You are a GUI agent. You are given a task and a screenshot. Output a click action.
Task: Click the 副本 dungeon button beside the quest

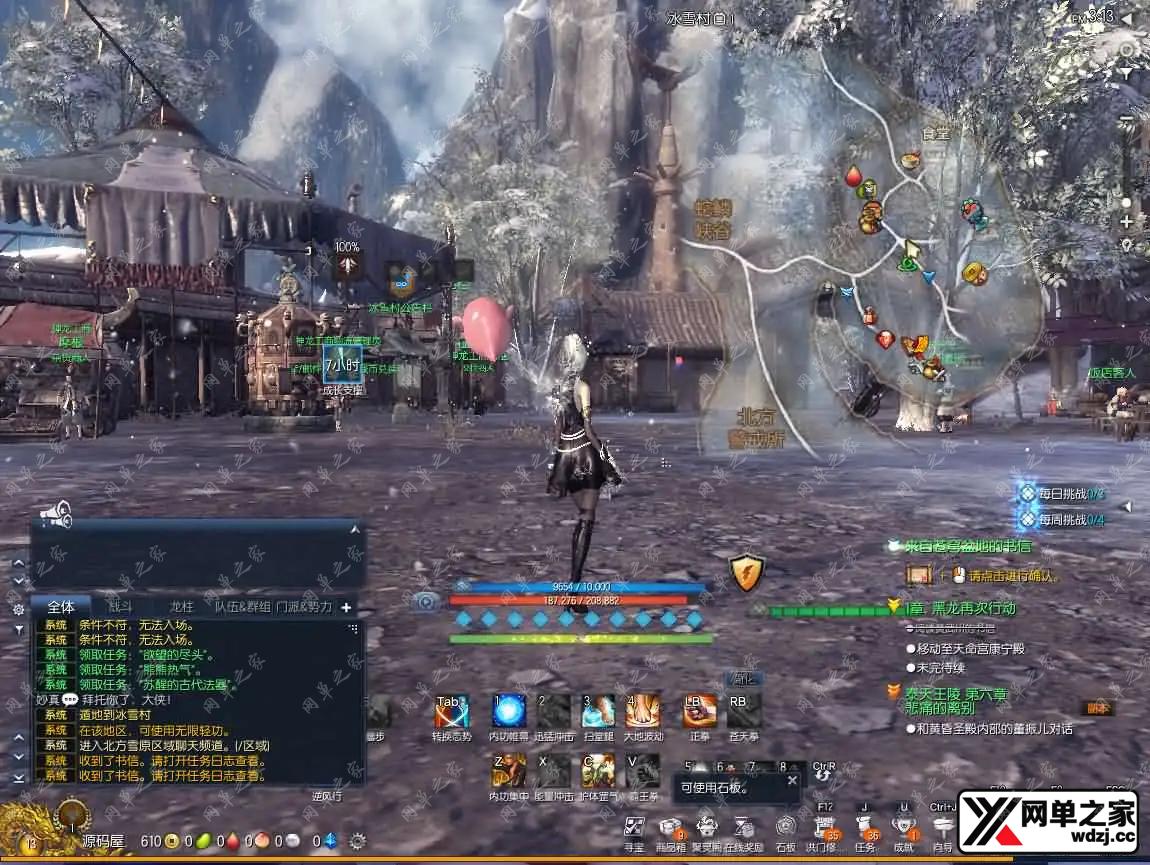[x=1098, y=708]
